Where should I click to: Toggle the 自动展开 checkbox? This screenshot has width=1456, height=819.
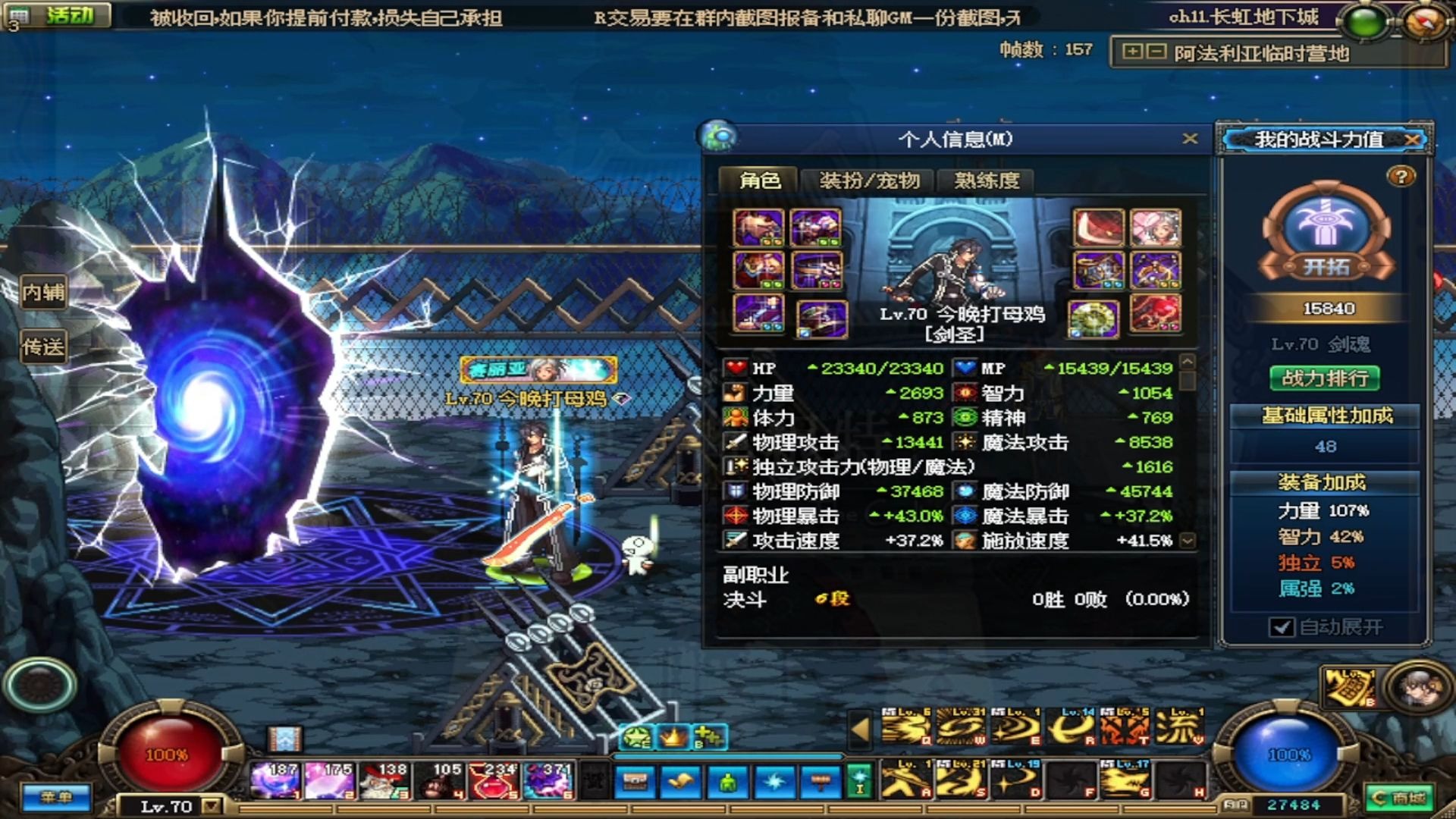1282,627
